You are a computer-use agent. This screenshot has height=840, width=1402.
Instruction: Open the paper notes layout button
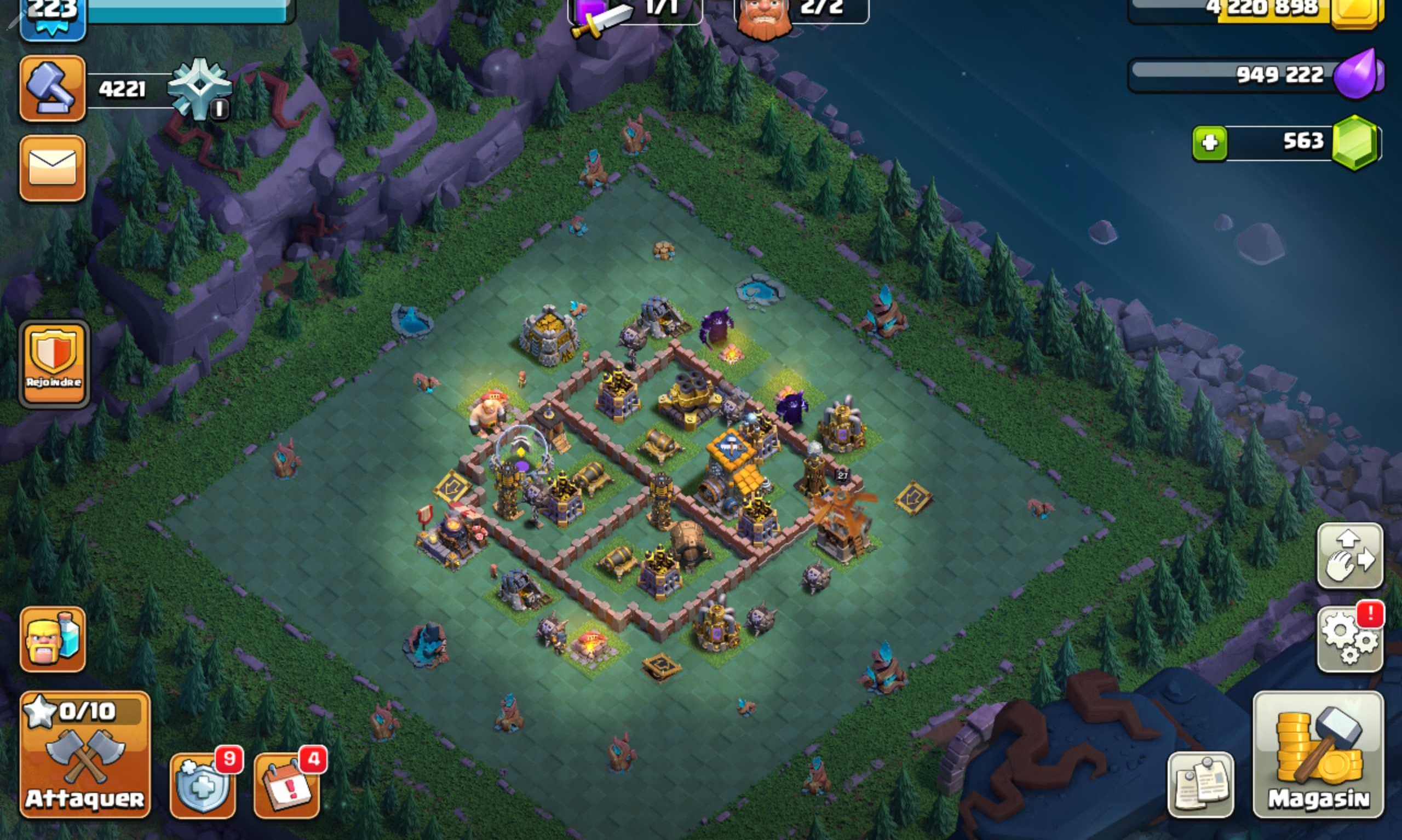pos(1200,785)
